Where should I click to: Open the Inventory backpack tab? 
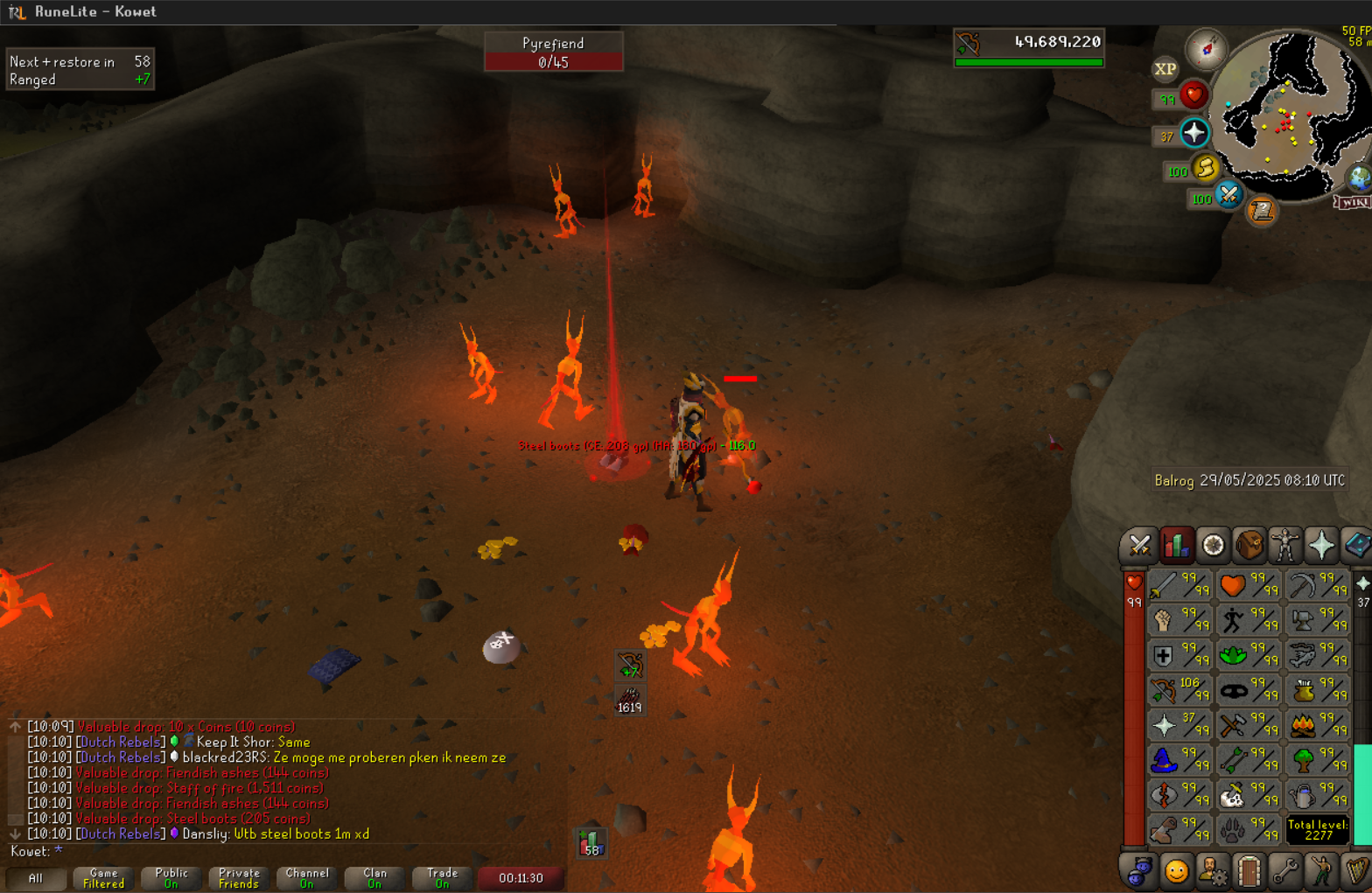coord(1249,546)
